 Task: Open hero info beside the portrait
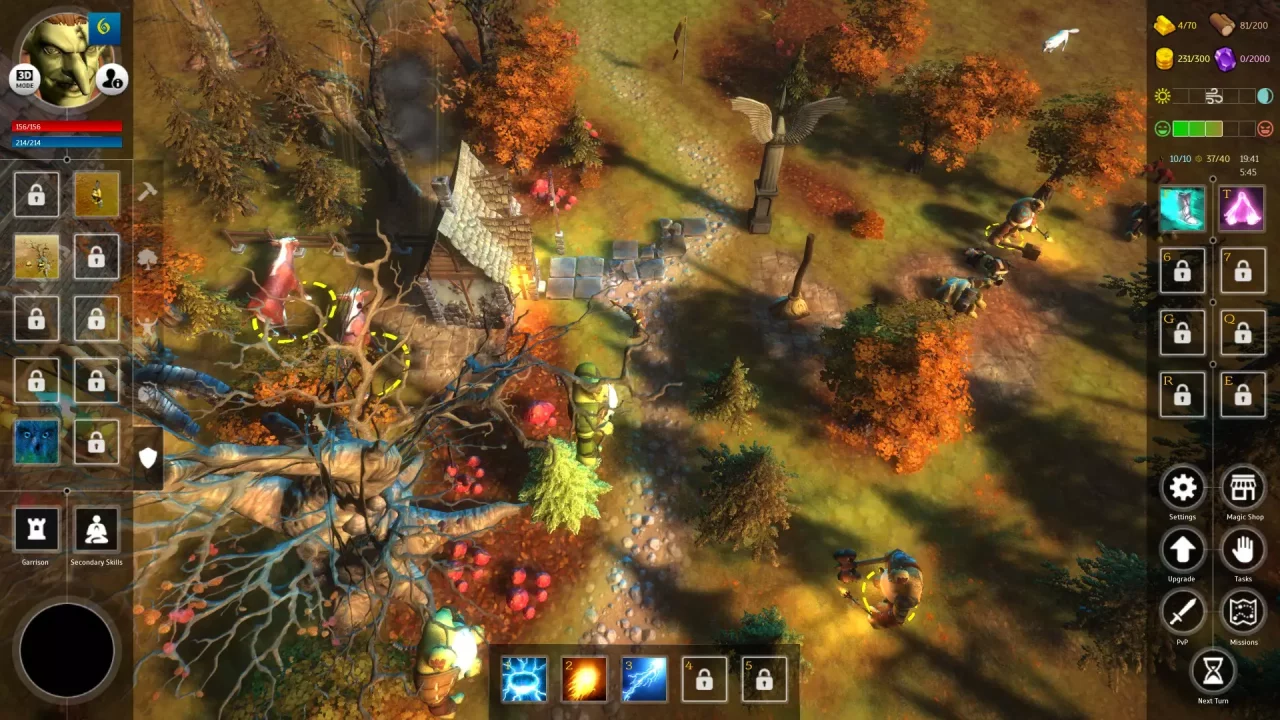click(x=112, y=79)
